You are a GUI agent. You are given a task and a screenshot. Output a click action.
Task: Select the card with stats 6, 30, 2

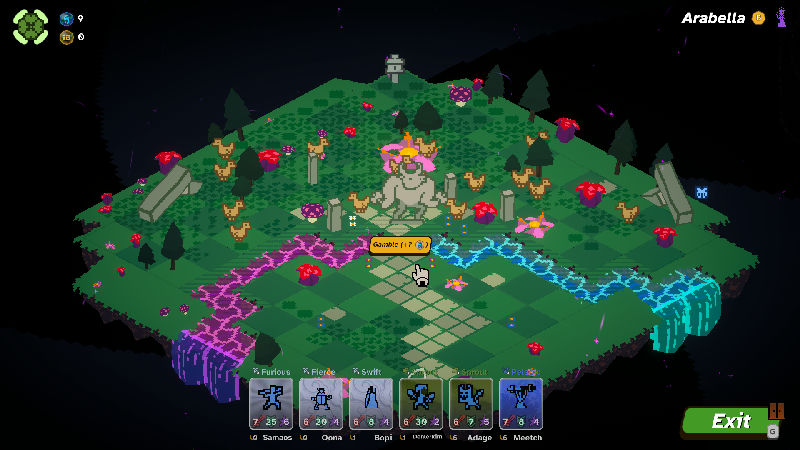(420, 404)
